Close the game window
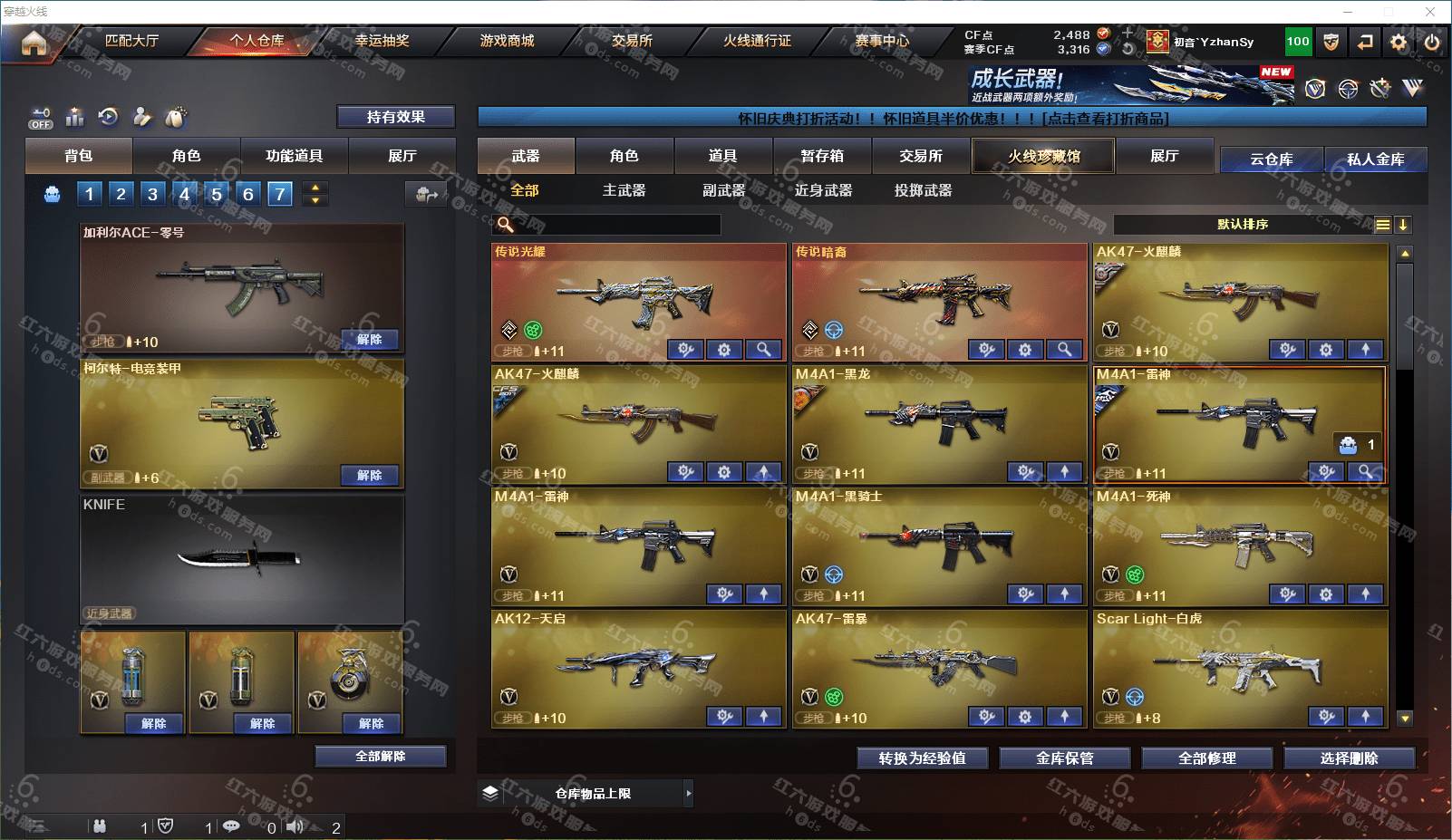The height and width of the screenshot is (840, 1452). click(1430, 12)
